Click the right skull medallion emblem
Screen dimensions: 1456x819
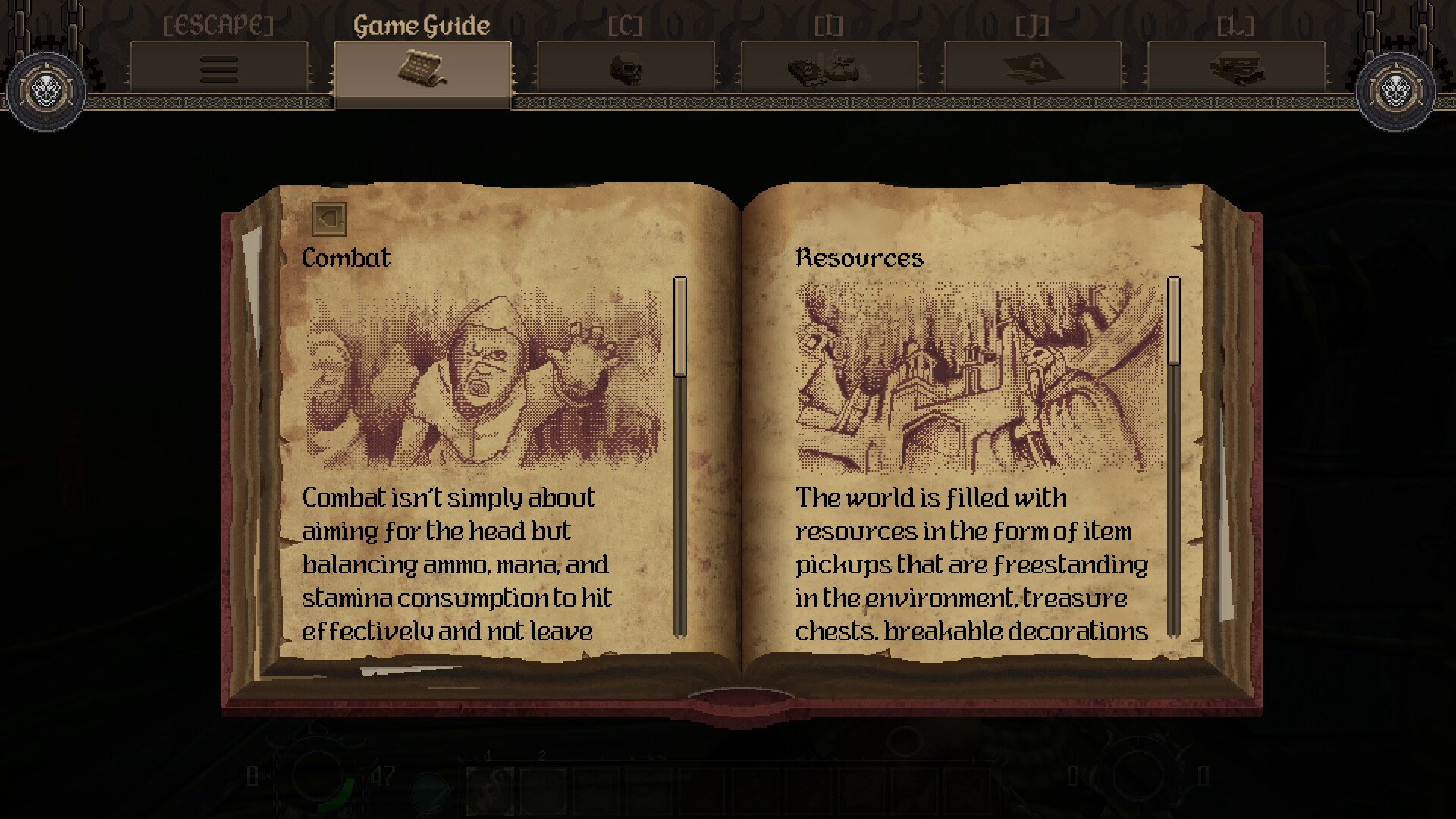tap(1395, 92)
